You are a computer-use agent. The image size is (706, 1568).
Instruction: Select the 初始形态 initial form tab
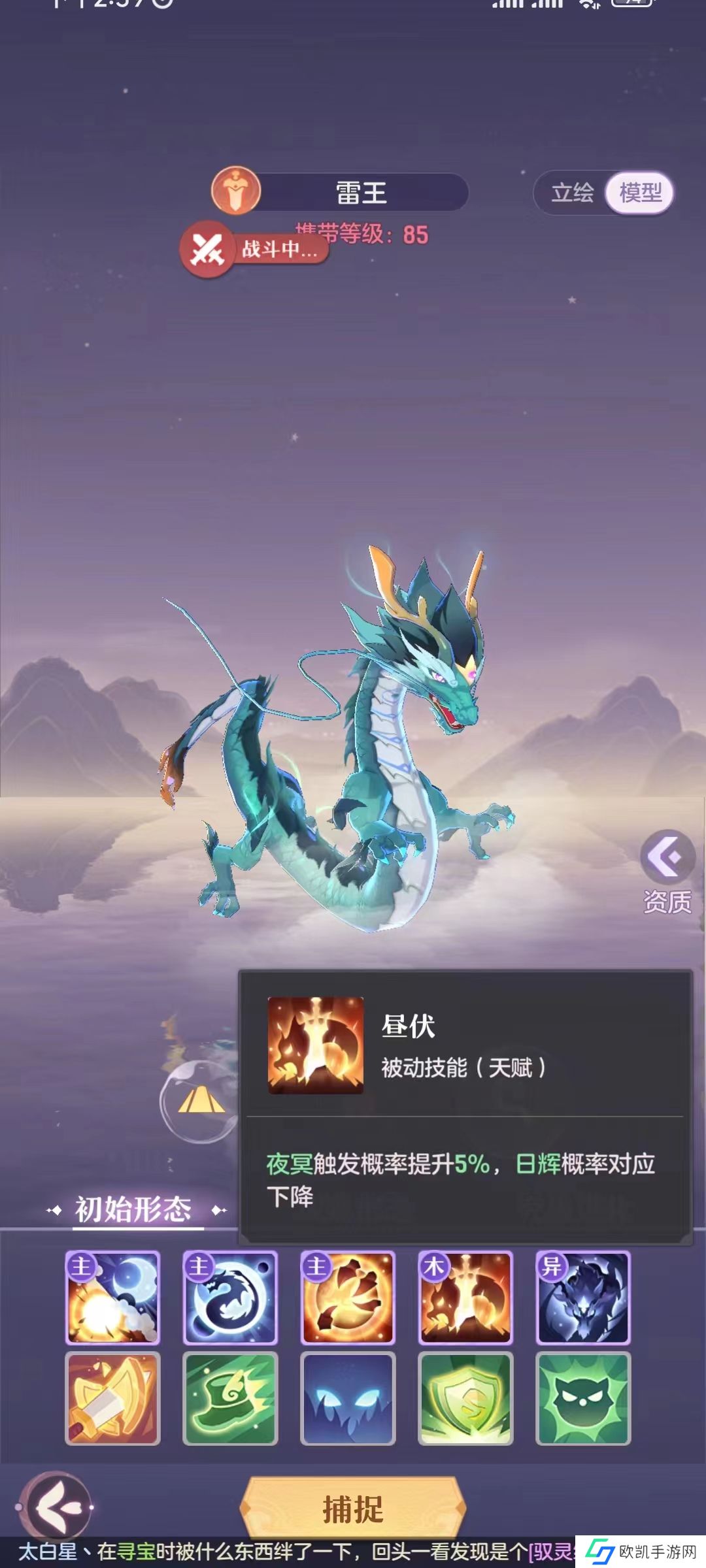[x=133, y=1209]
